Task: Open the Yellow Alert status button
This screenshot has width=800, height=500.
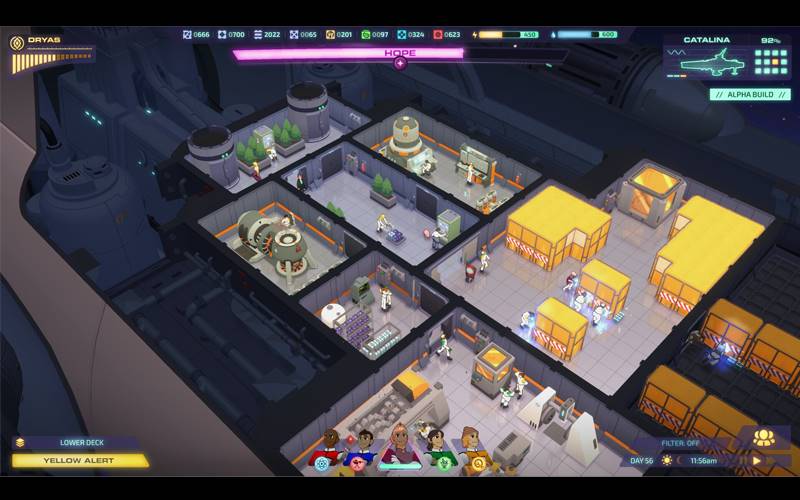Action: [x=79, y=461]
